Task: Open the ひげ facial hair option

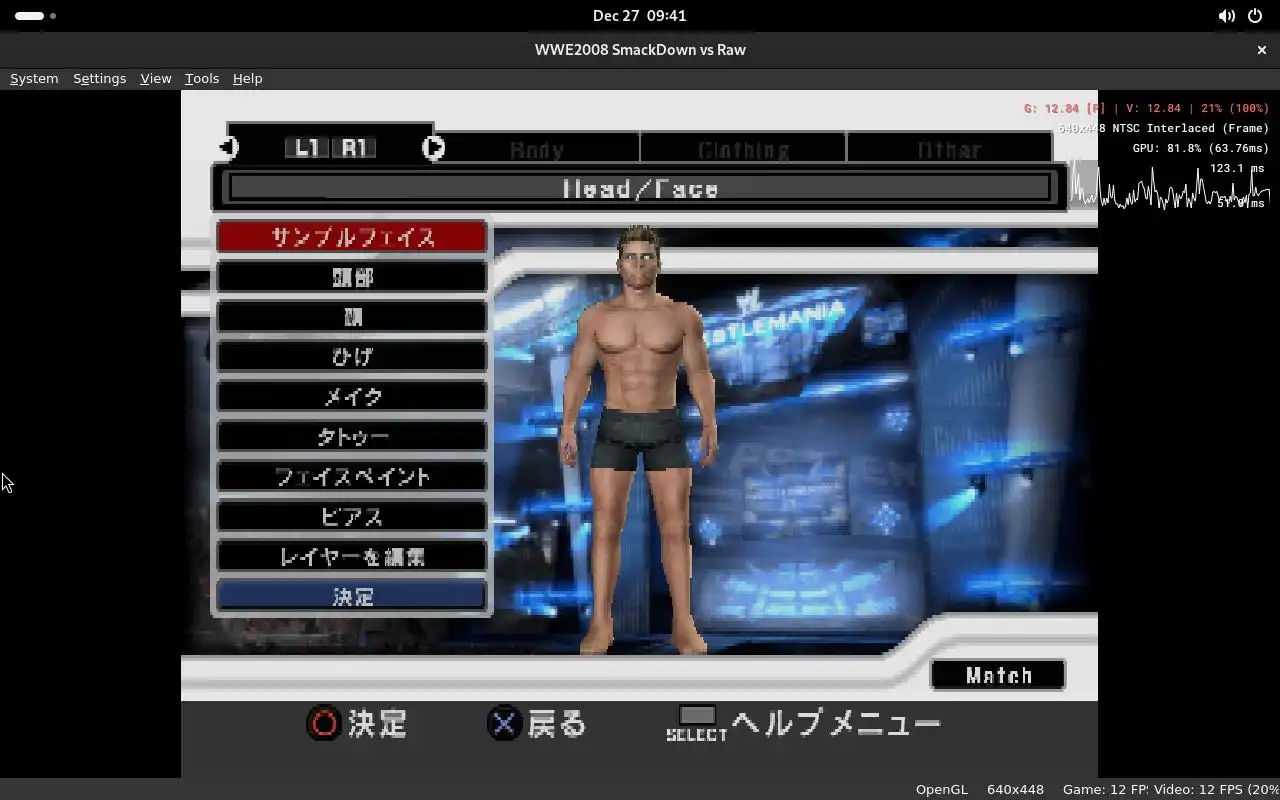Action: pos(352,357)
